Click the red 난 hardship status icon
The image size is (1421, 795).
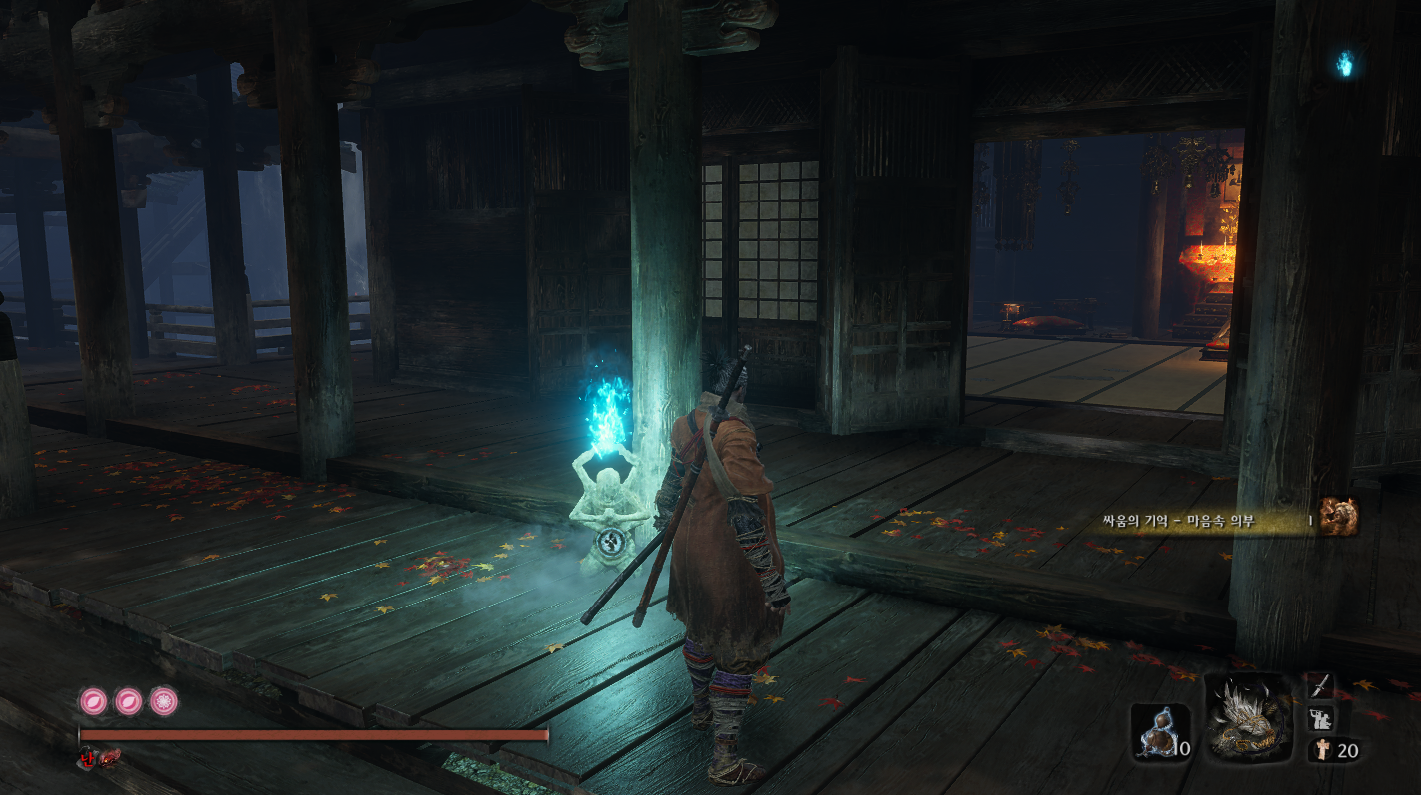point(86,756)
